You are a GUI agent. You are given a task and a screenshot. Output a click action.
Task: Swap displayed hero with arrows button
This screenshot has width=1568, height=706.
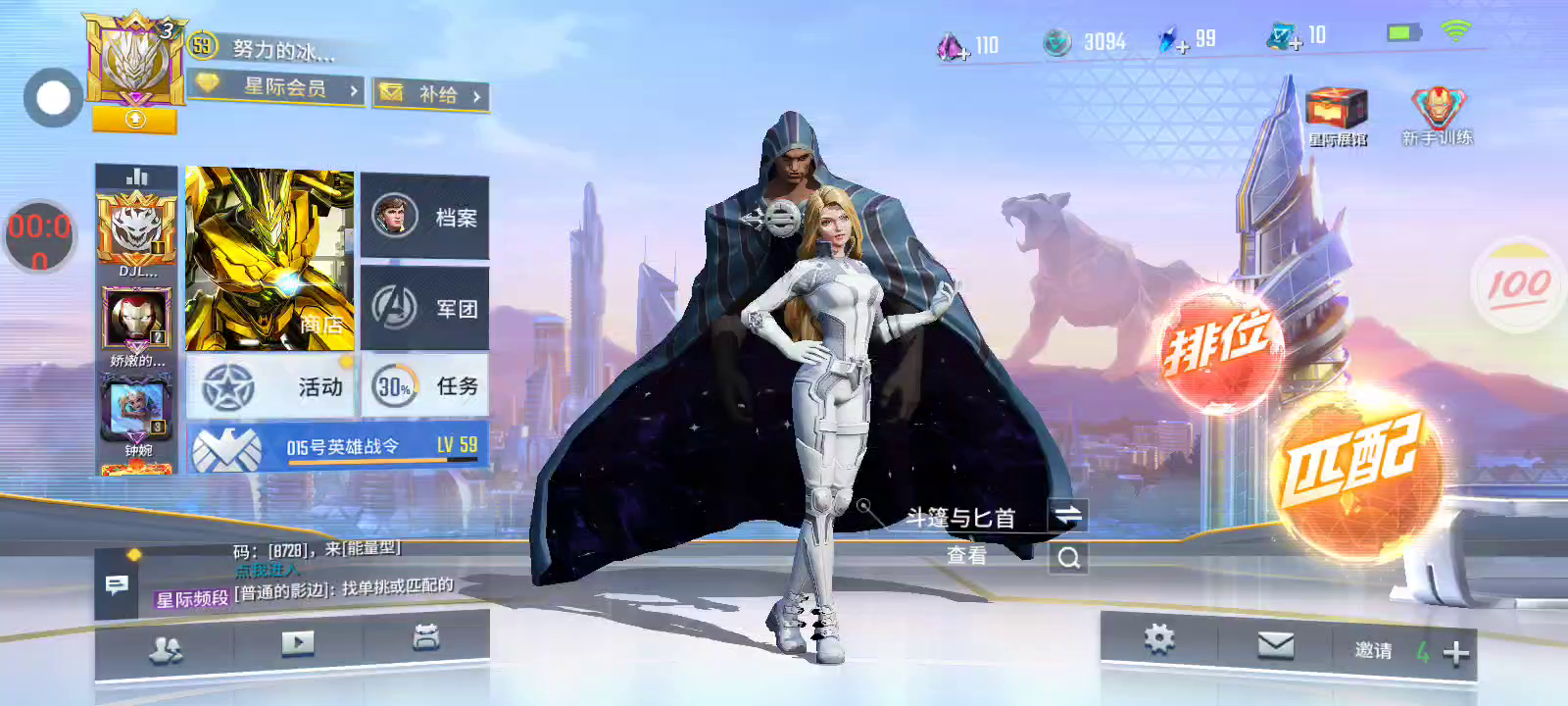(1067, 516)
